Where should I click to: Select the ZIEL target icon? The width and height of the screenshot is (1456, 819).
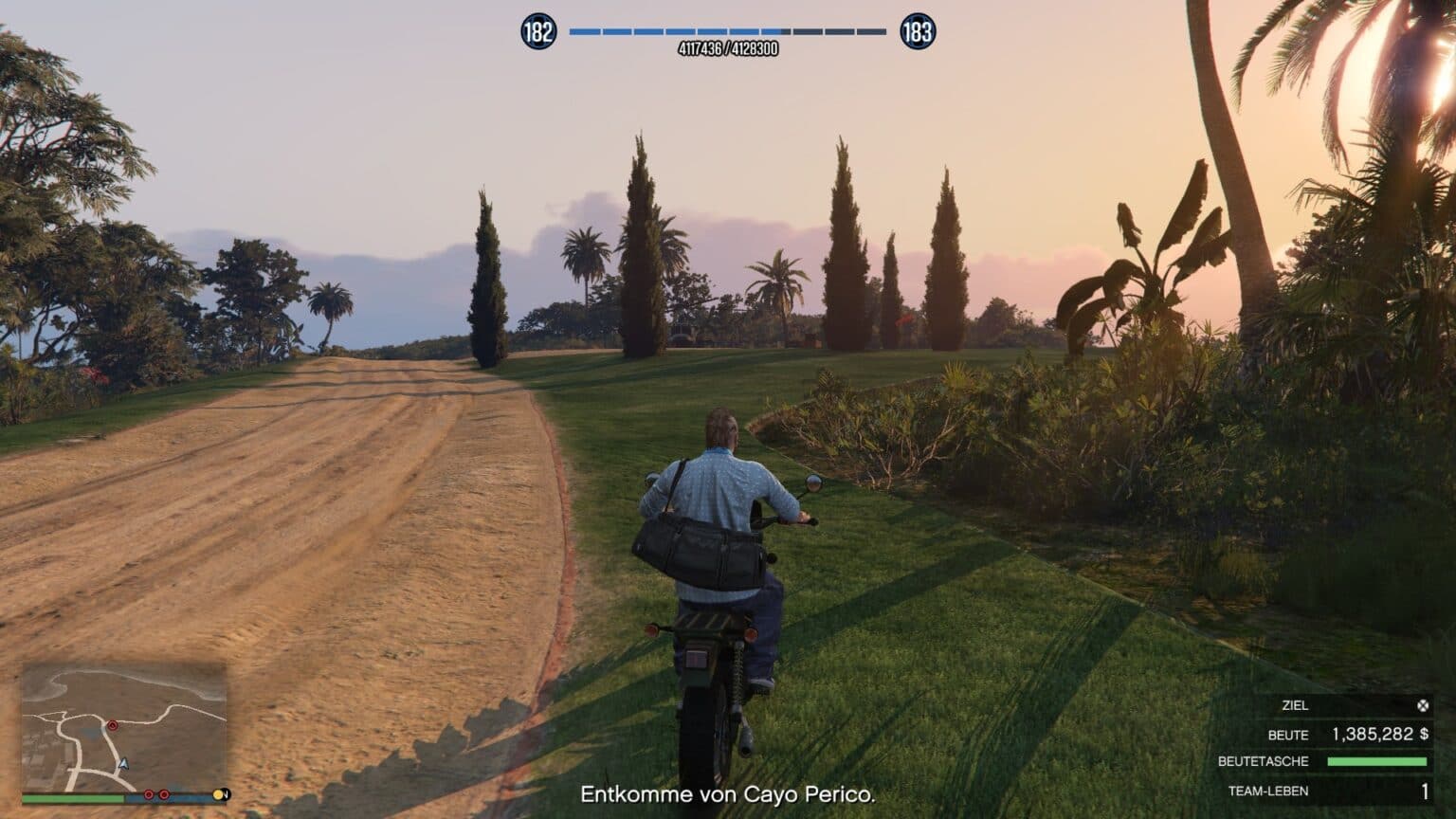pos(1422,705)
